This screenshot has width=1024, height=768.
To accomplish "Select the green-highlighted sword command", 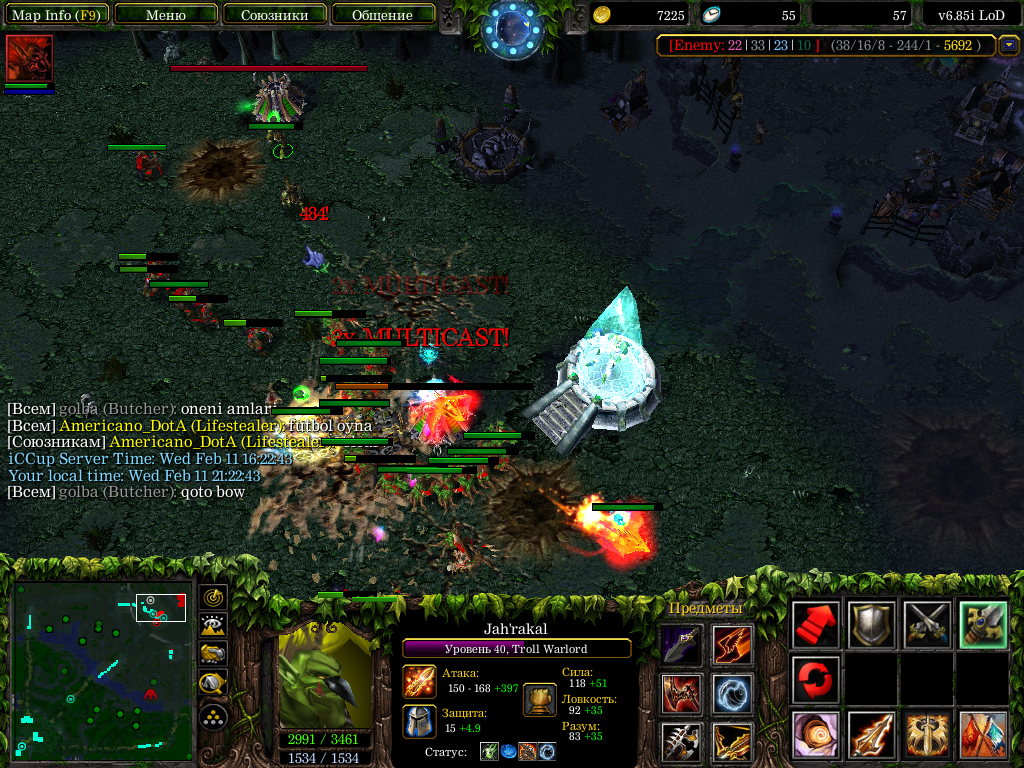I will (983, 625).
